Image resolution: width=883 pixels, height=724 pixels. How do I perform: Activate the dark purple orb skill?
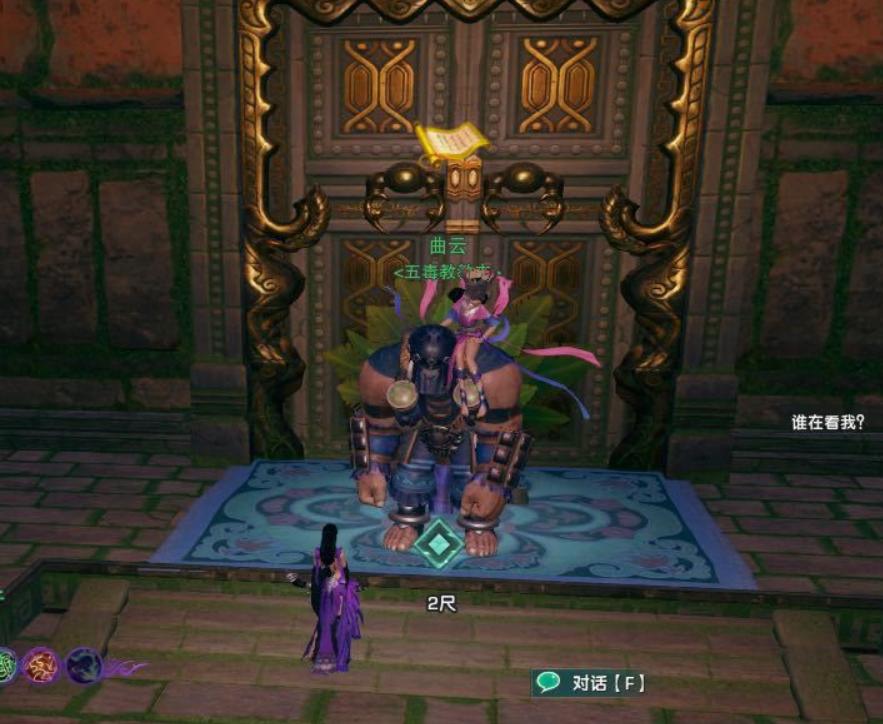[x=83, y=665]
